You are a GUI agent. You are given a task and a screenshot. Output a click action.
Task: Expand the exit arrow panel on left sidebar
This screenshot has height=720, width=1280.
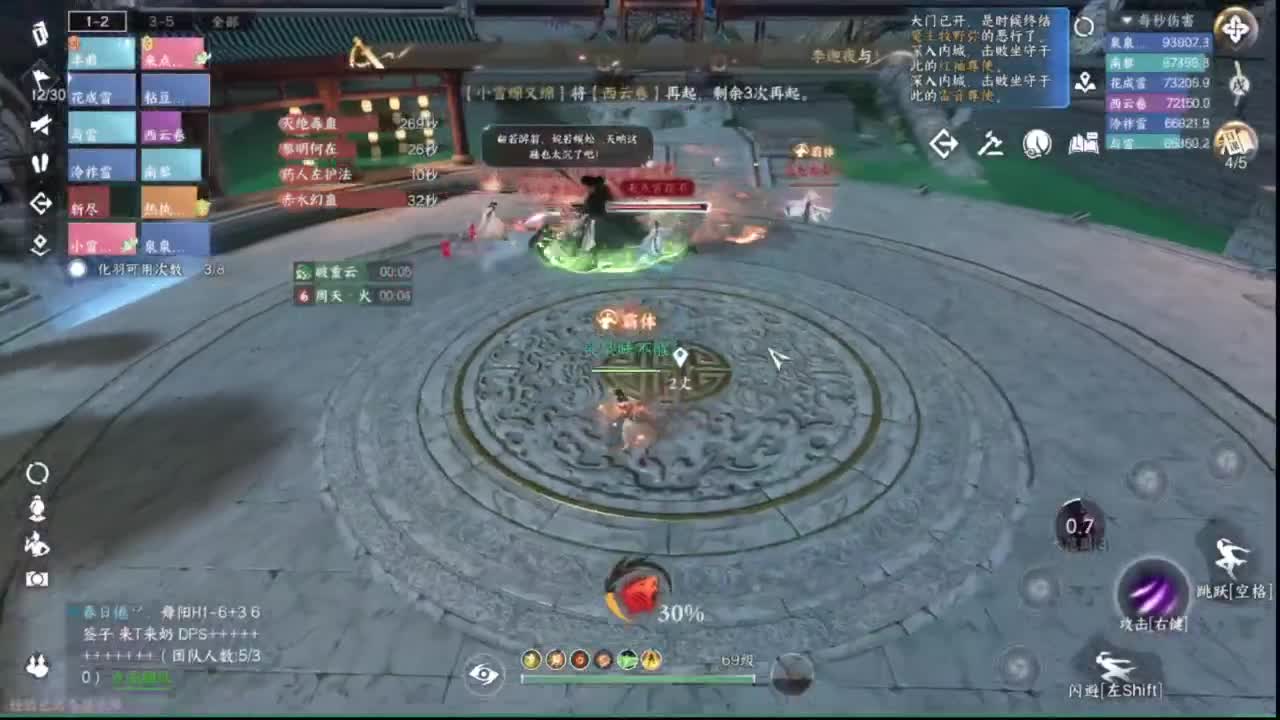click(40, 202)
